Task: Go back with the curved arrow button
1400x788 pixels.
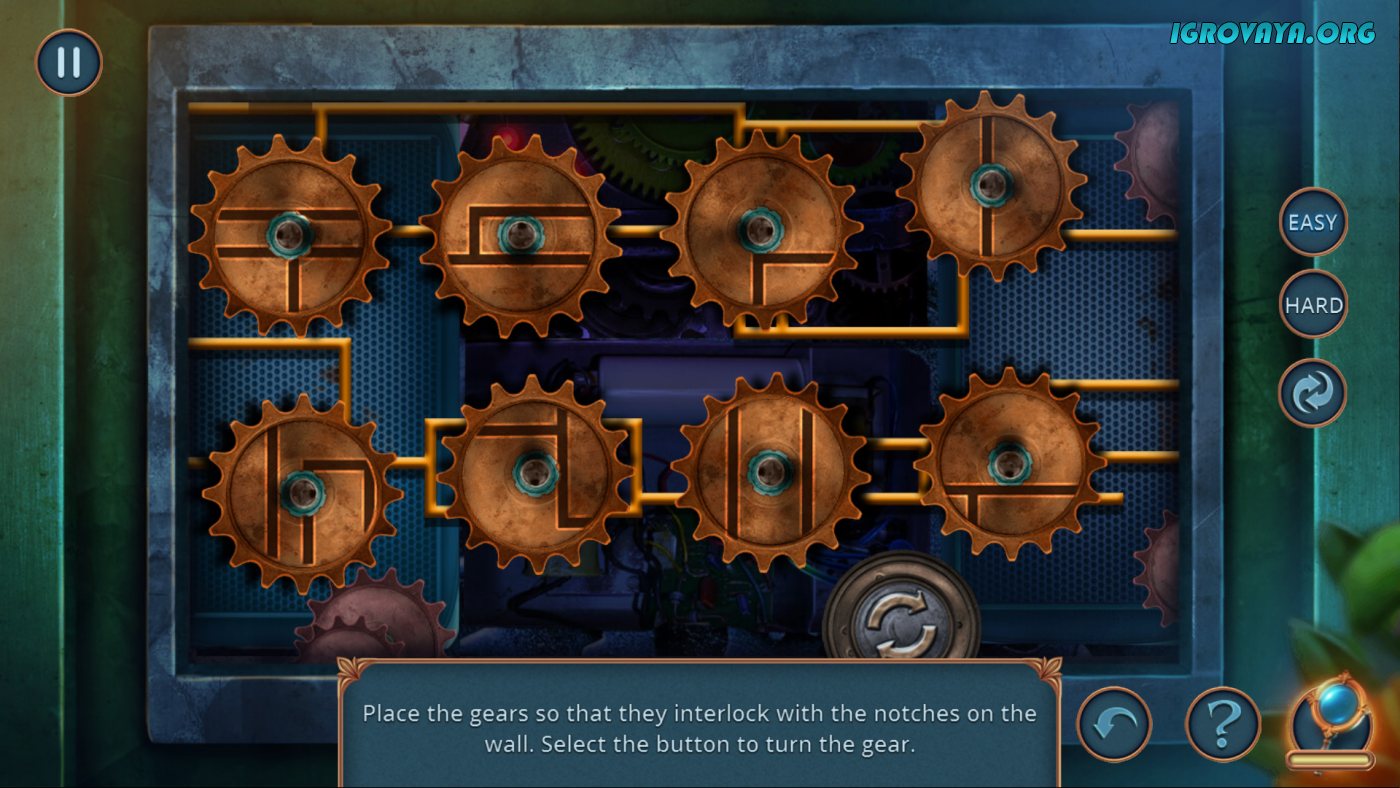Action: click(1114, 725)
